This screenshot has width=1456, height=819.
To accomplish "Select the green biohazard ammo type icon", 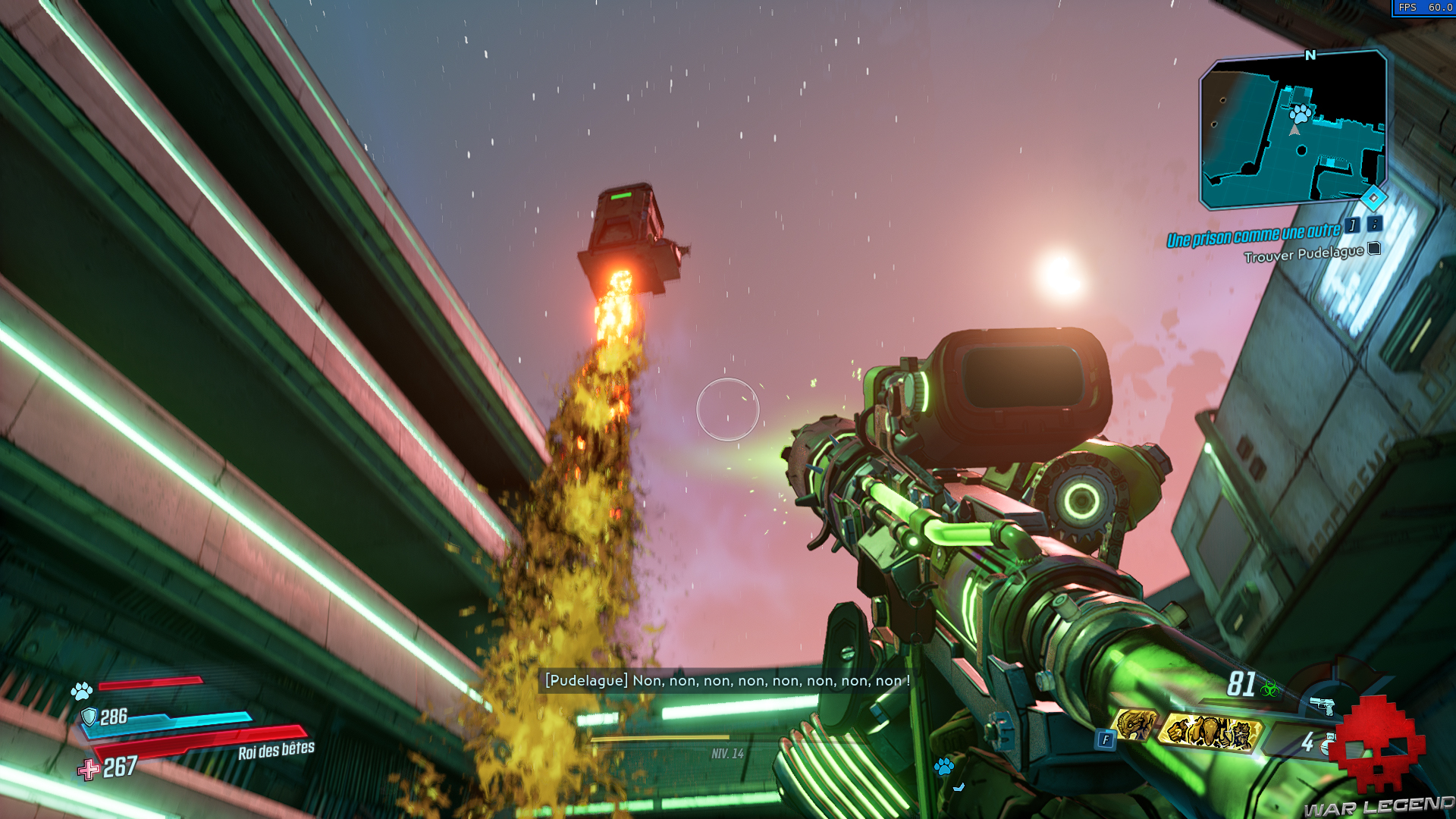I will coord(1270,687).
